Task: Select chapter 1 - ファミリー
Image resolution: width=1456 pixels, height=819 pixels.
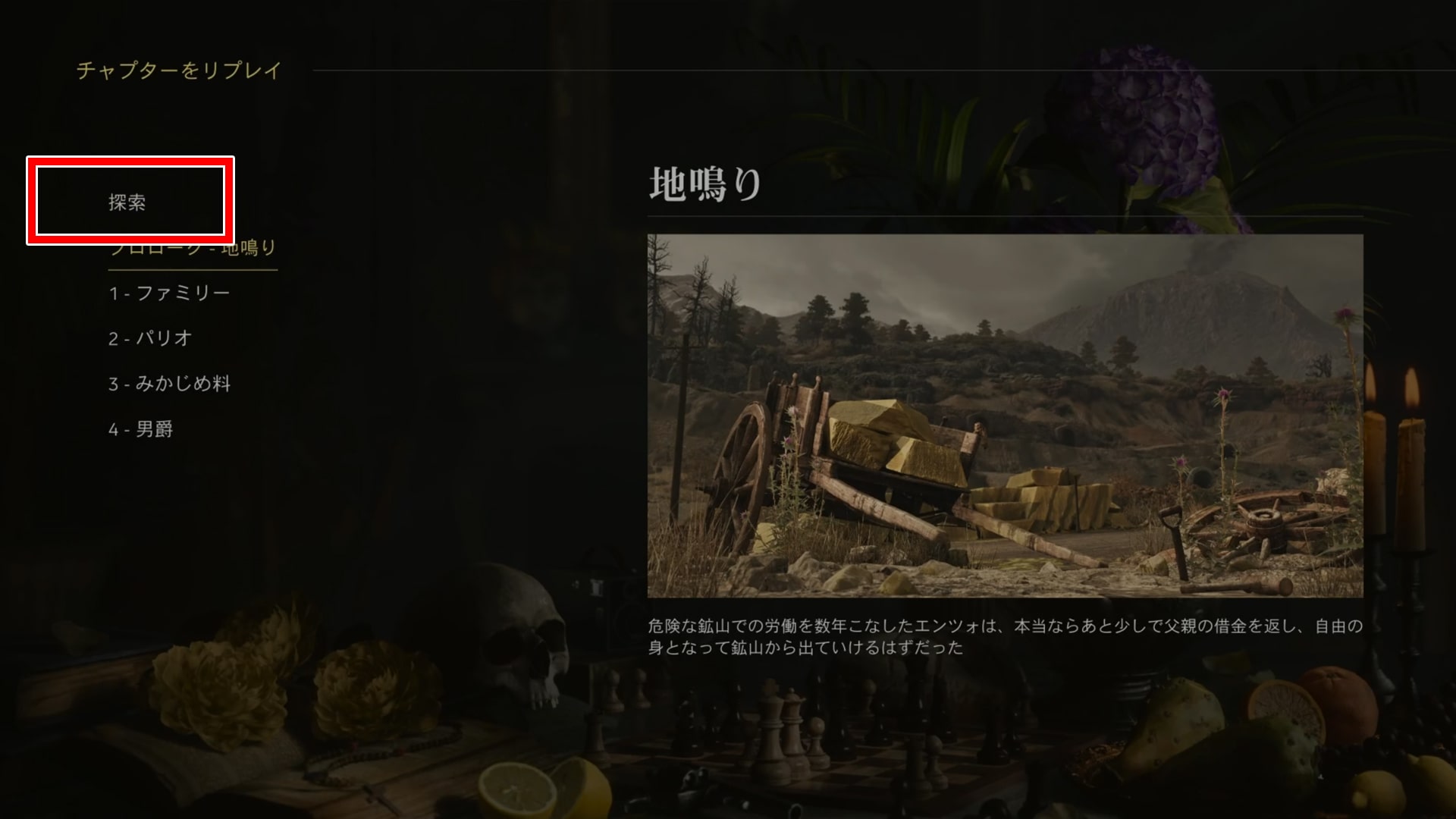Action: [x=169, y=293]
